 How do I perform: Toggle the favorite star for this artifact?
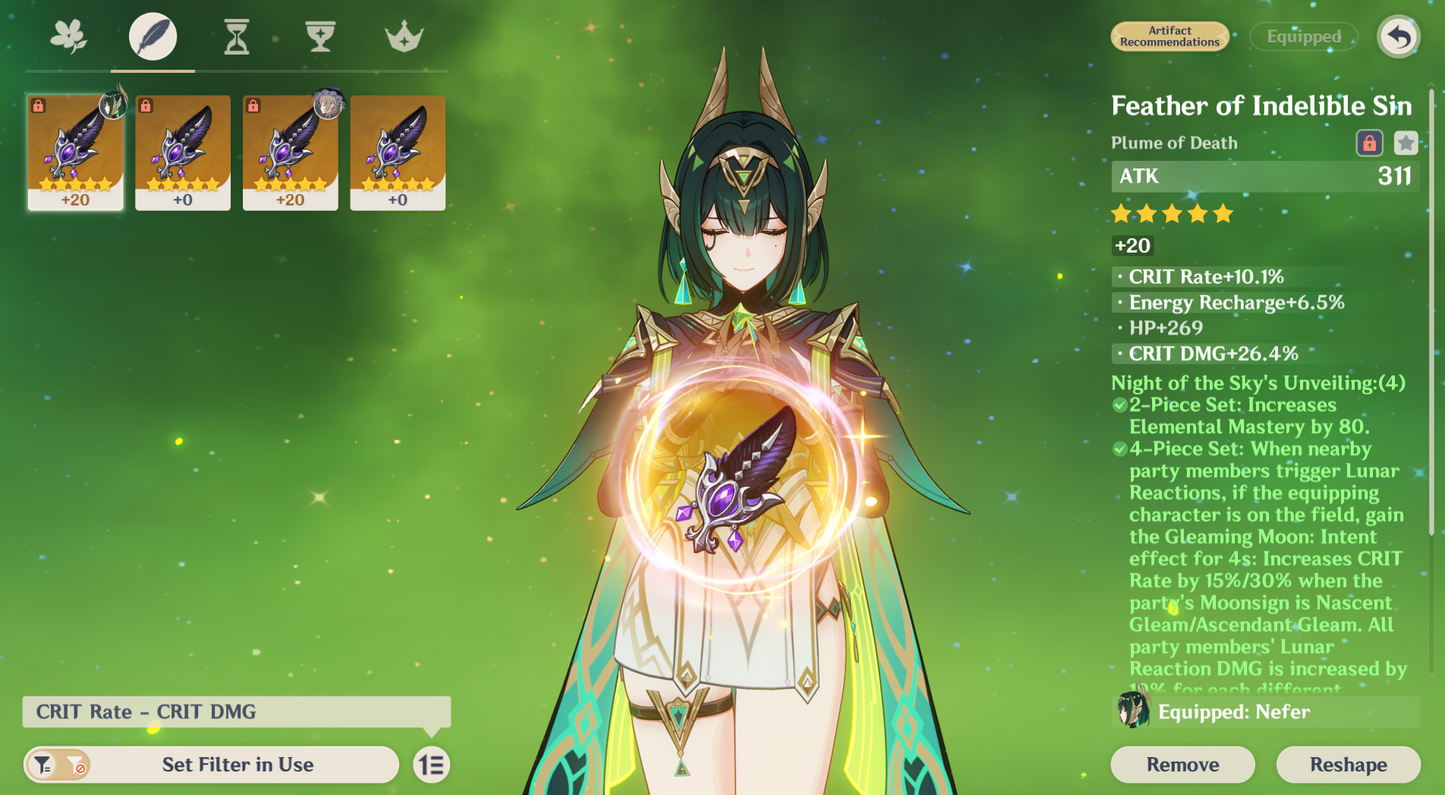coord(1404,143)
